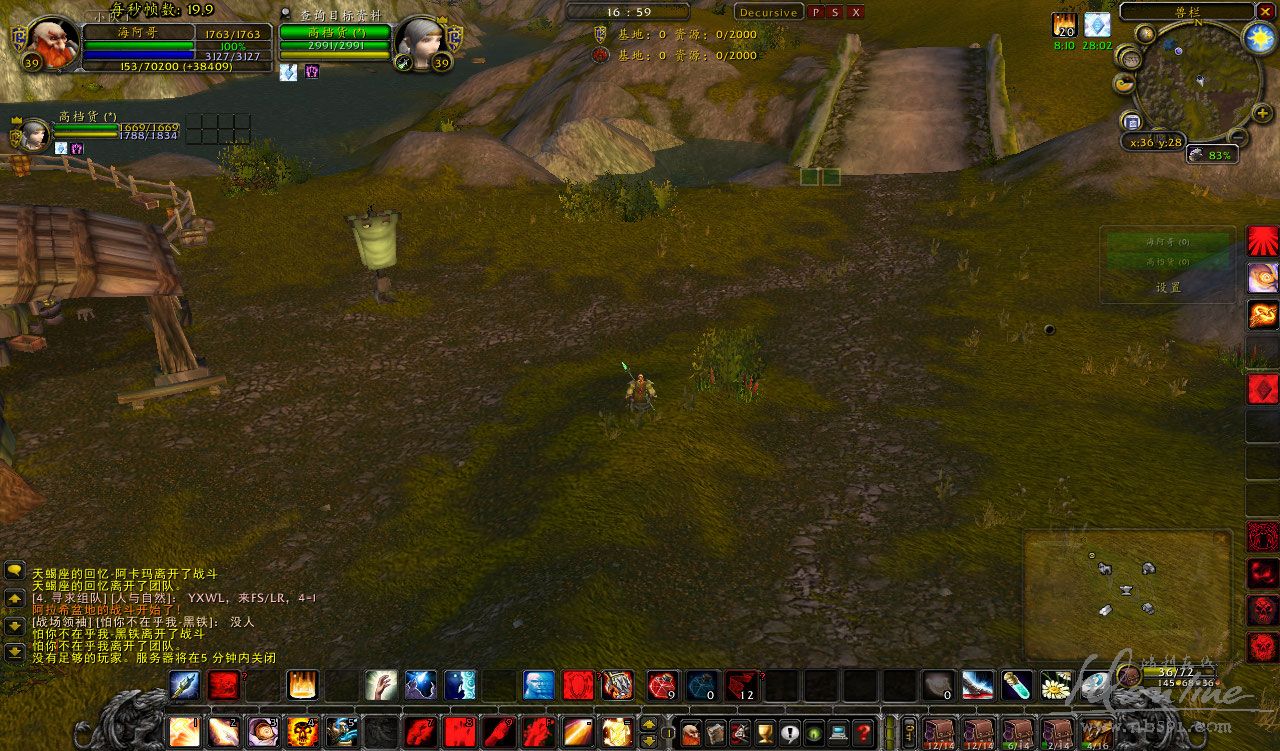The width and height of the screenshot is (1280, 751).
Task: Close the Decursive bar with X
Action: 856,12
